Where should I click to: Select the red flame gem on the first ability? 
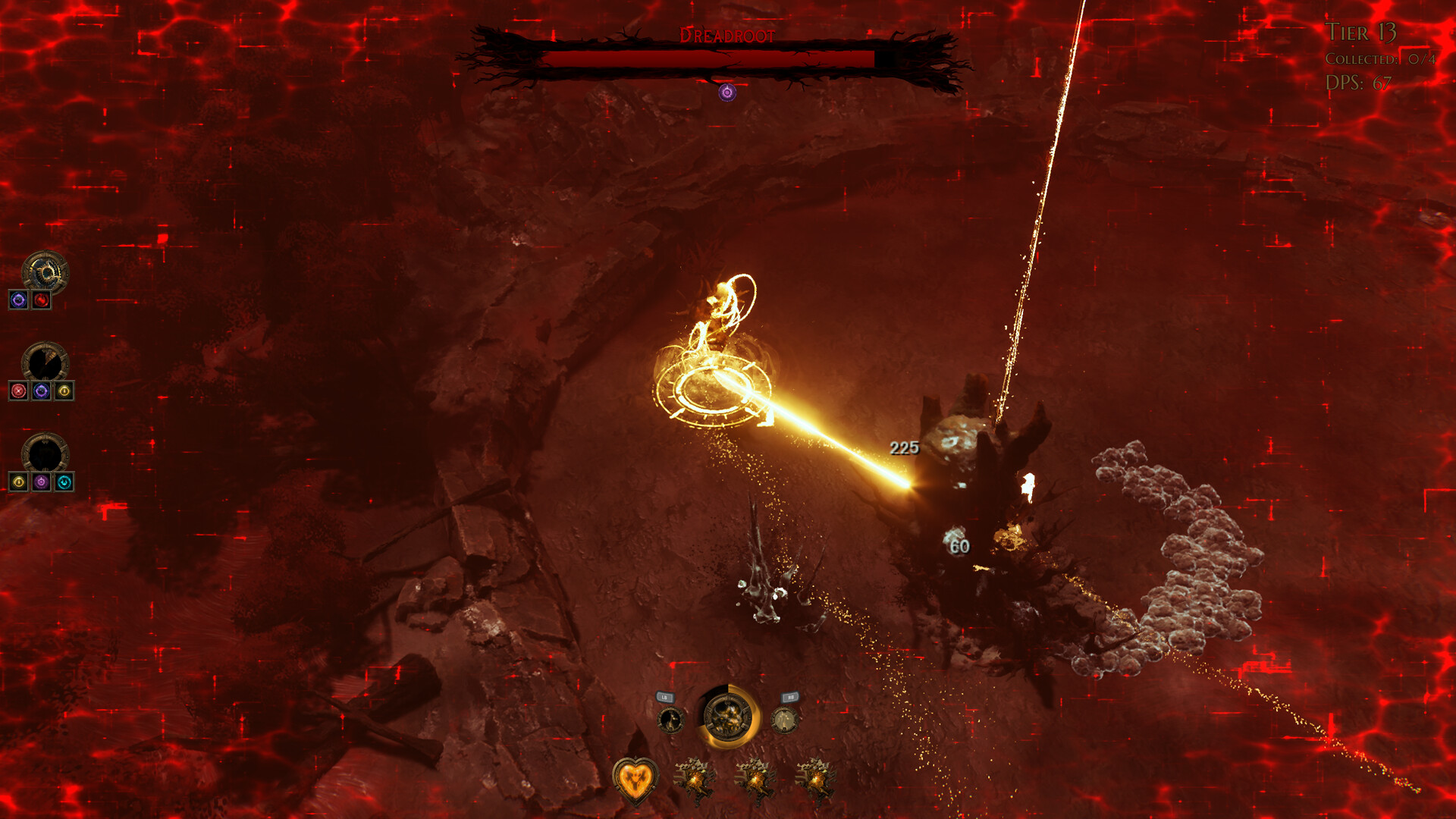(x=42, y=300)
